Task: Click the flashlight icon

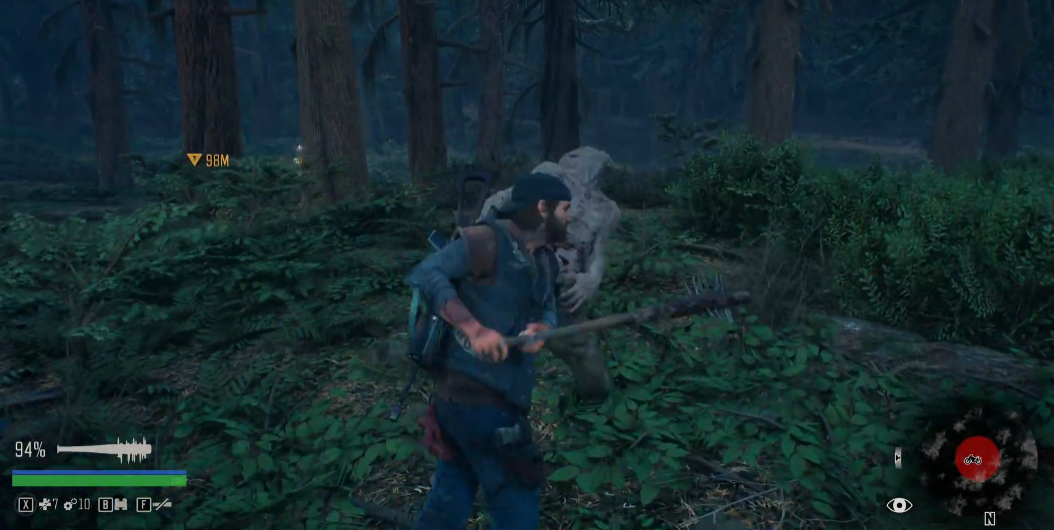Action: pos(161,505)
